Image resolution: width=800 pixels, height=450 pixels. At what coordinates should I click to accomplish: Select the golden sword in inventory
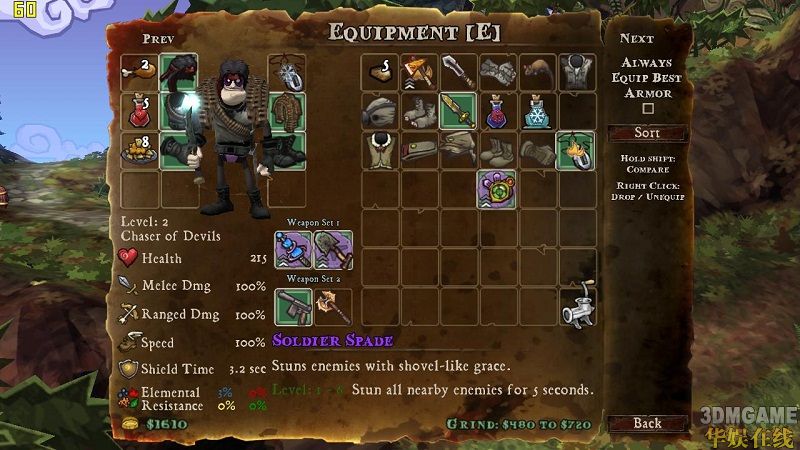click(x=456, y=110)
